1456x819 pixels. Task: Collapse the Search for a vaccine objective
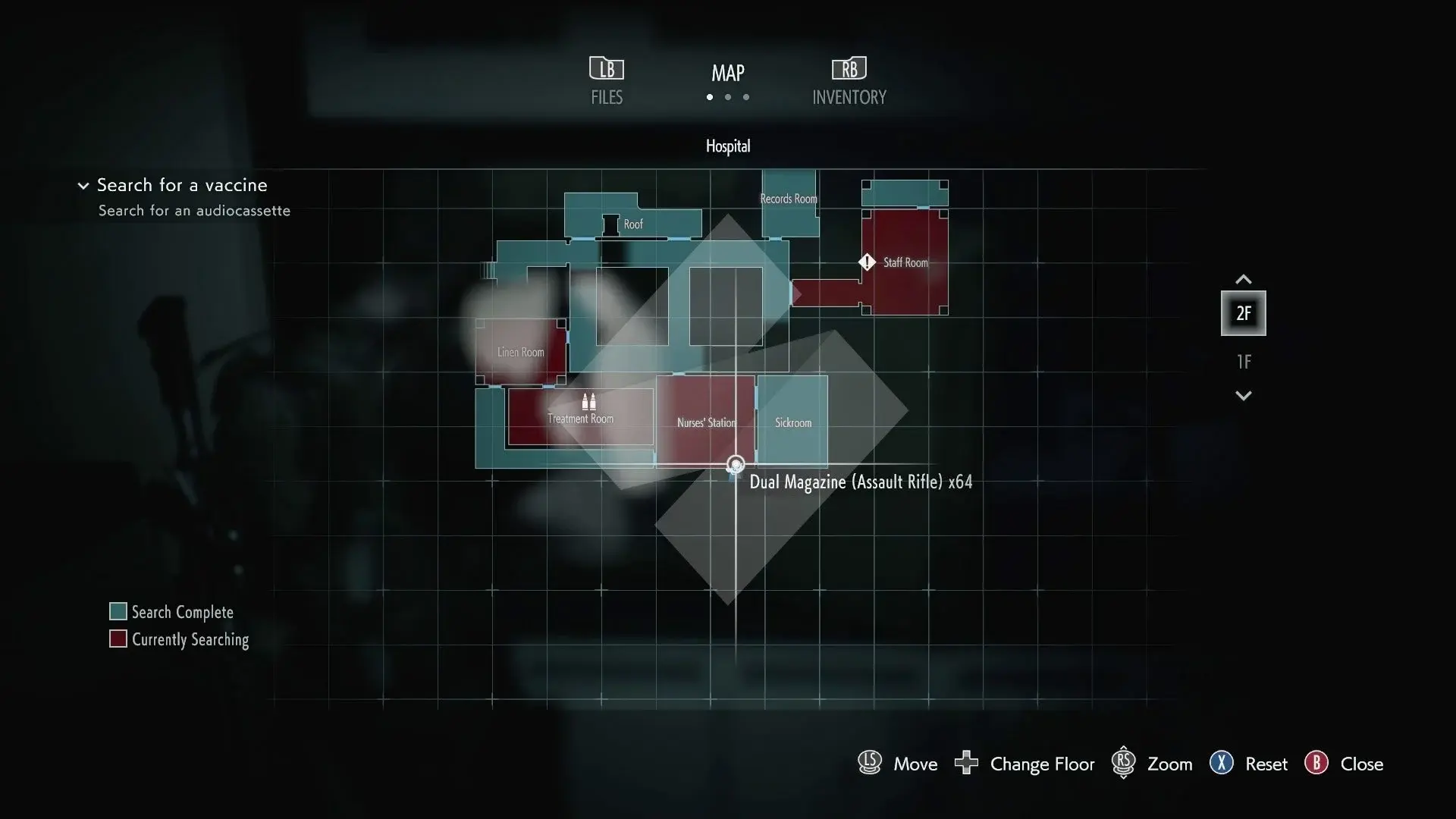coord(83,186)
